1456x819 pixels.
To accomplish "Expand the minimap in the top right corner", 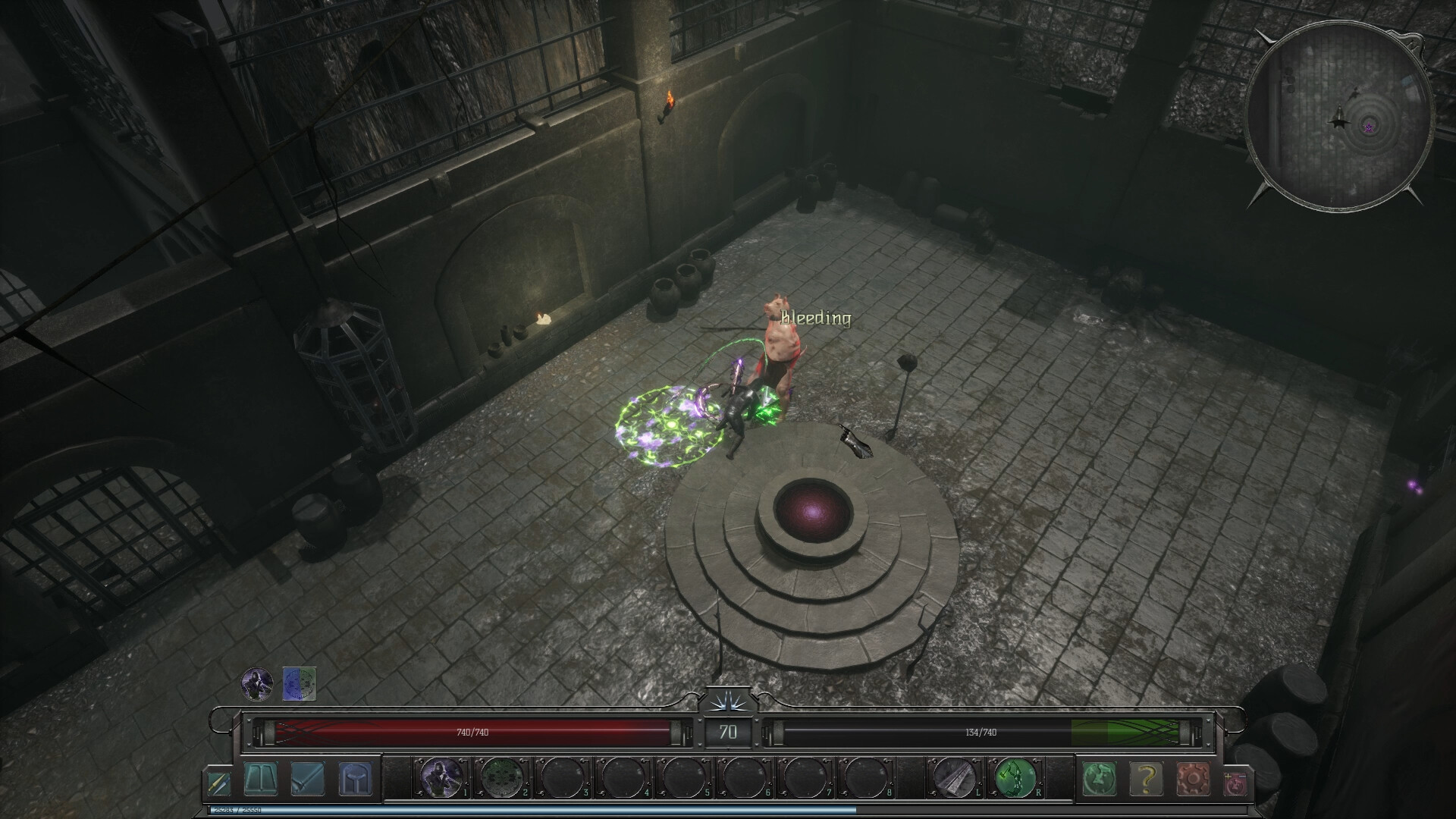I will [1342, 118].
